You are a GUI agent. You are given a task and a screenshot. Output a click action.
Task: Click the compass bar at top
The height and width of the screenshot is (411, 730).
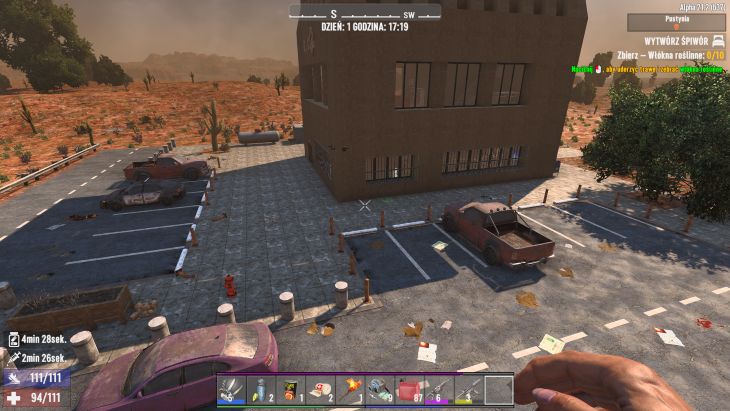click(x=365, y=13)
